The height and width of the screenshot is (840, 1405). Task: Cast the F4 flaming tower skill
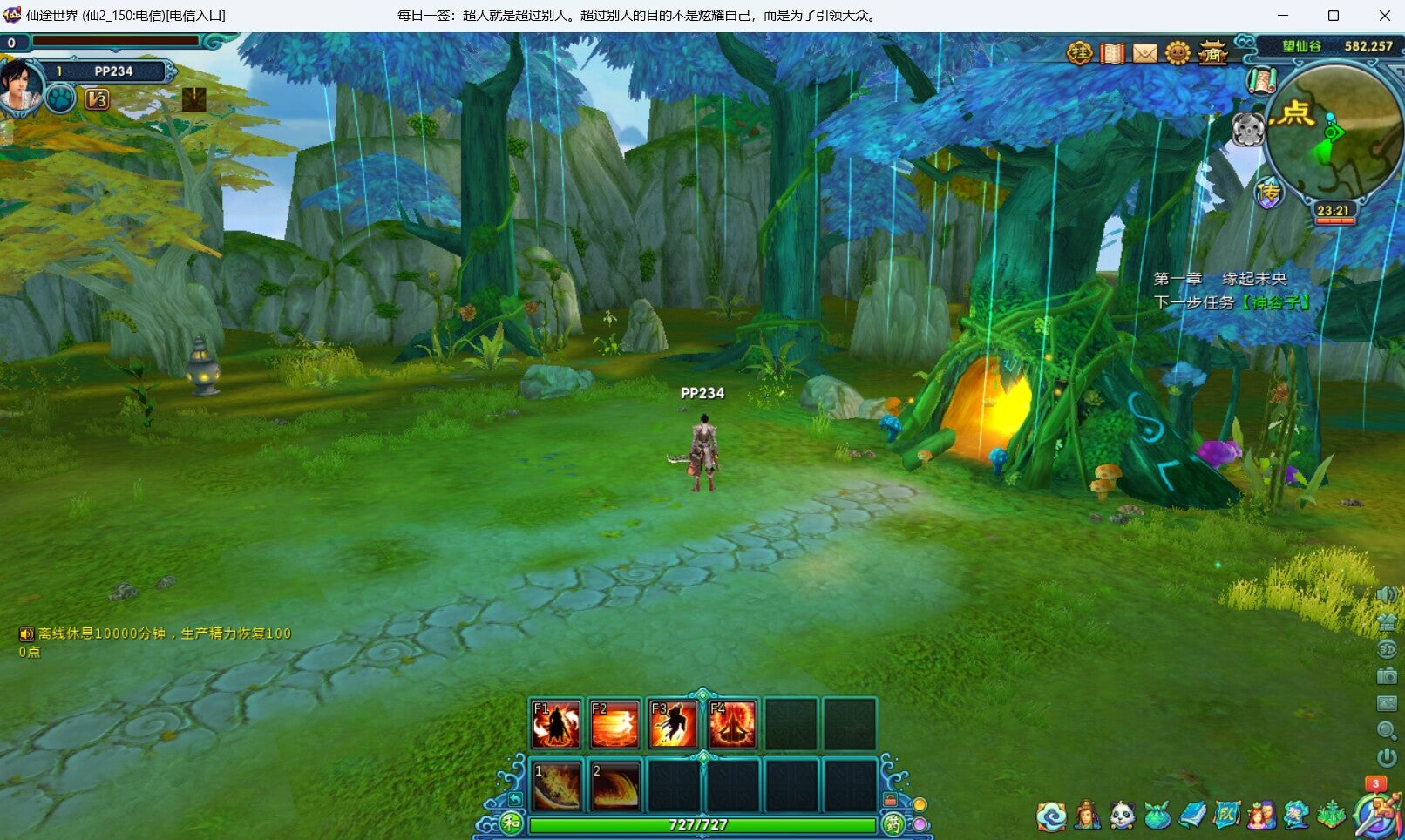click(x=732, y=724)
